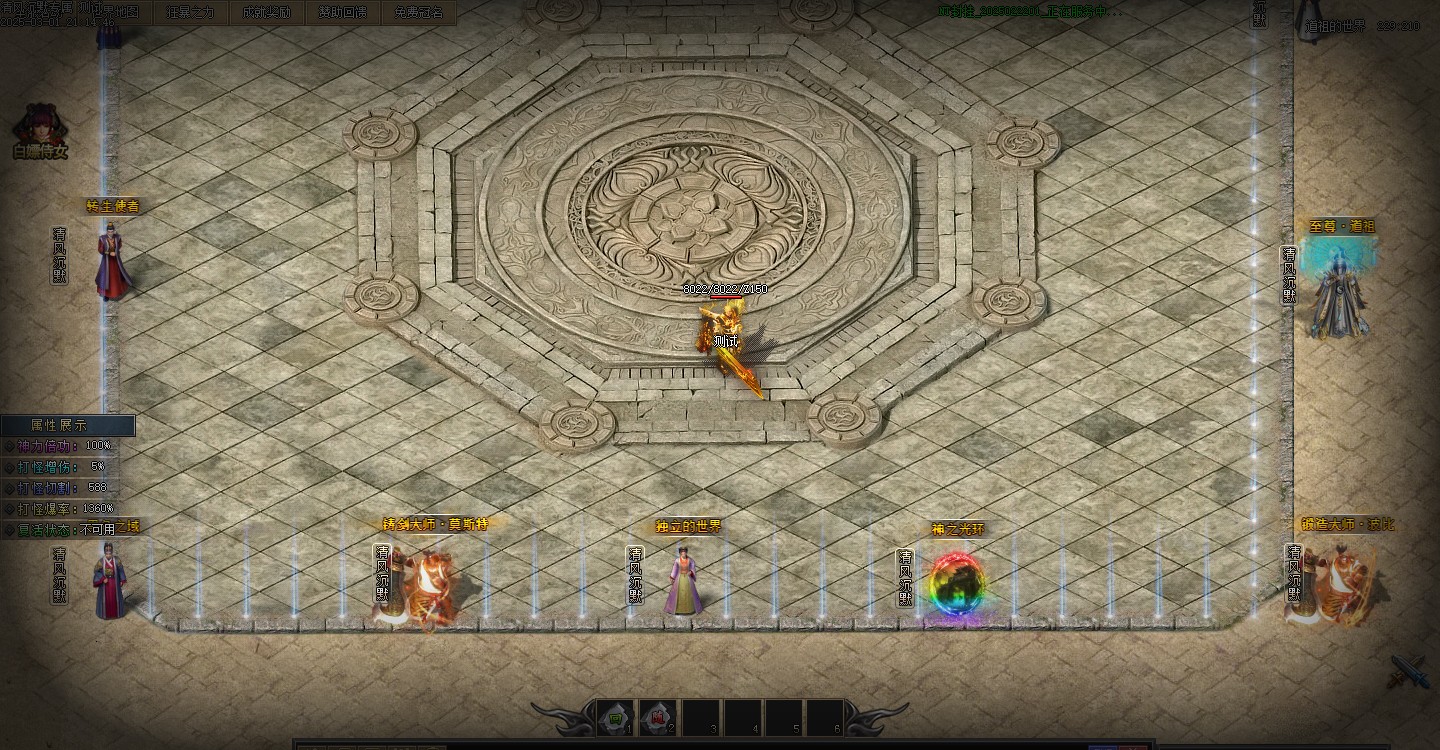
Task: Use the green scroll in hotbar slot 1
Action: pos(615,717)
